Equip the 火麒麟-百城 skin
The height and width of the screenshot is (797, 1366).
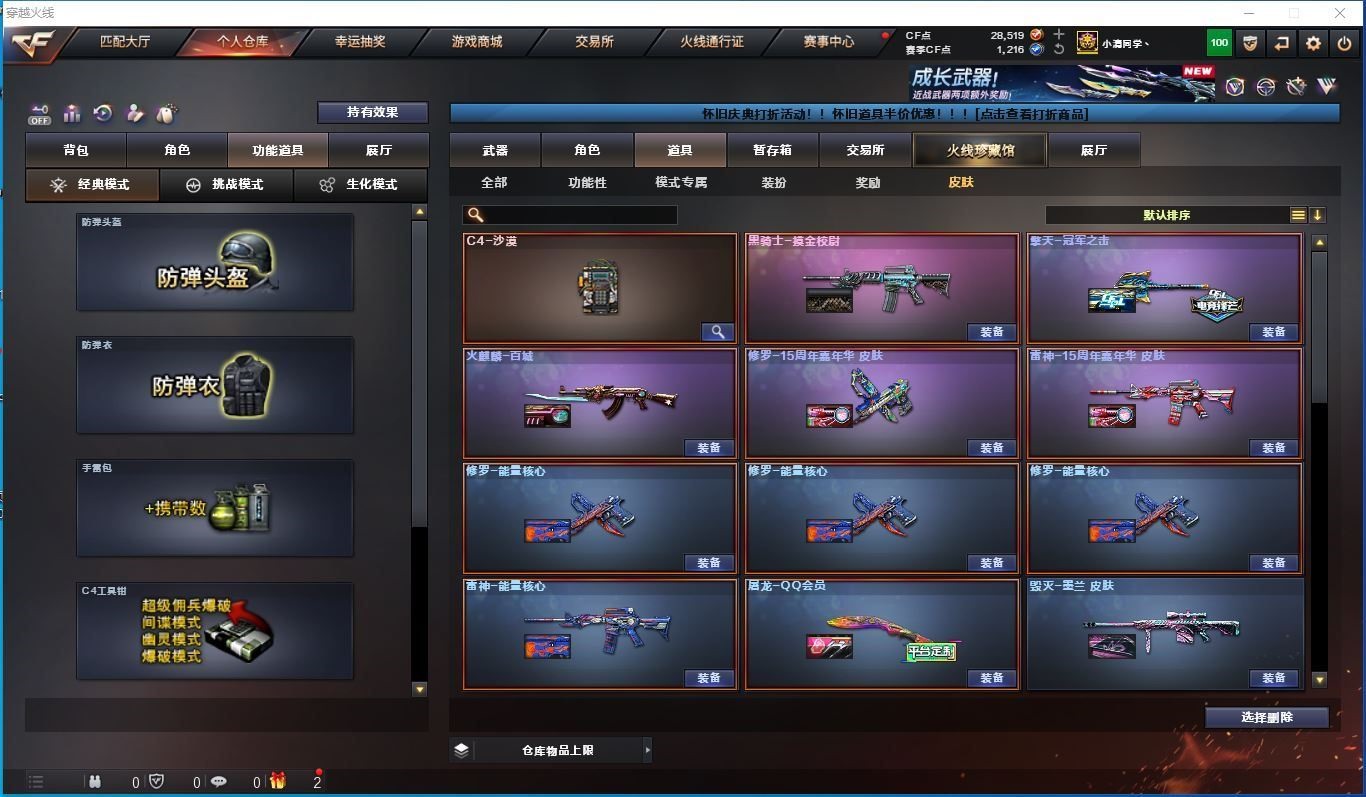click(x=709, y=448)
